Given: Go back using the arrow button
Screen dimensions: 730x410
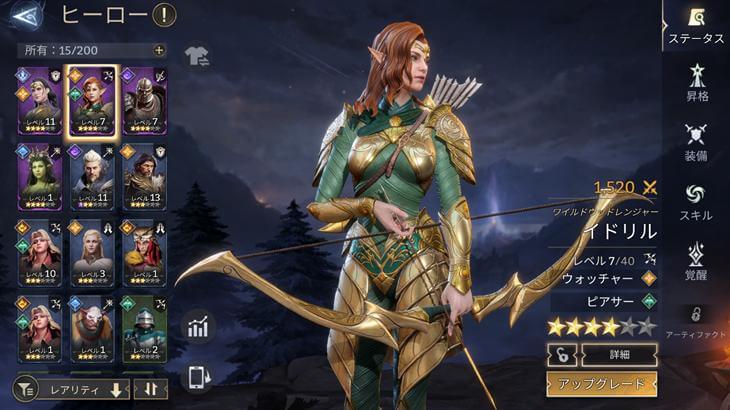Looking at the screenshot, I should pyautogui.click(x=28, y=16).
